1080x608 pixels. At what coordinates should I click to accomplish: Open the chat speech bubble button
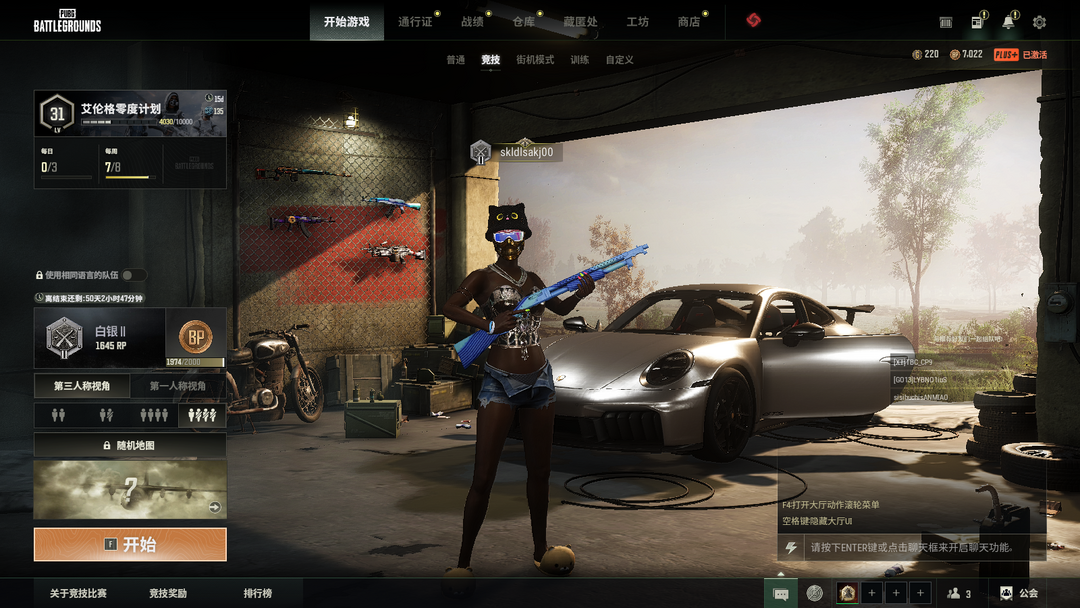point(781,593)
